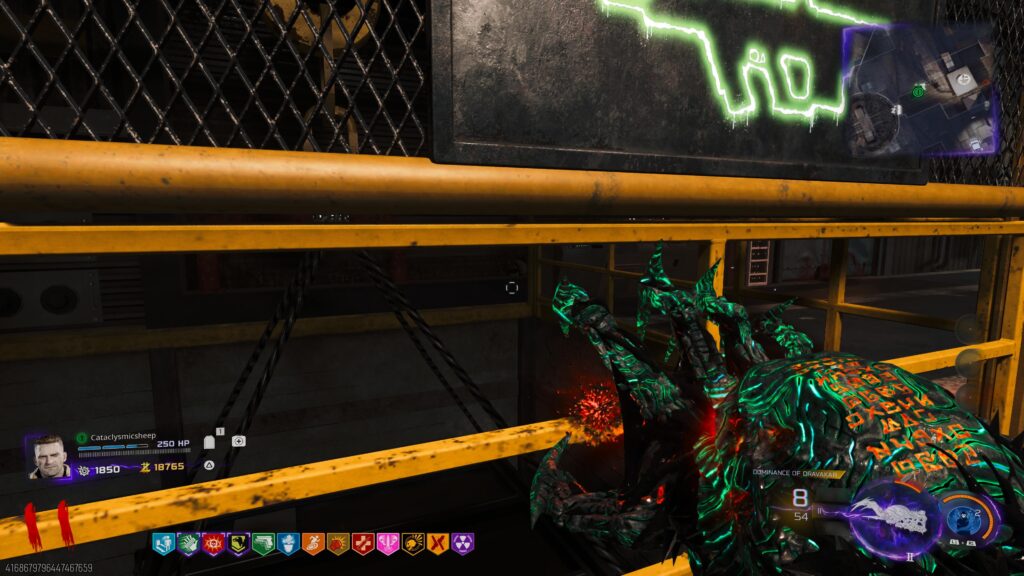Click the purple radiation symbol perk
The height and width of the screenshot is (576, 1024).
tap(462, 544)
